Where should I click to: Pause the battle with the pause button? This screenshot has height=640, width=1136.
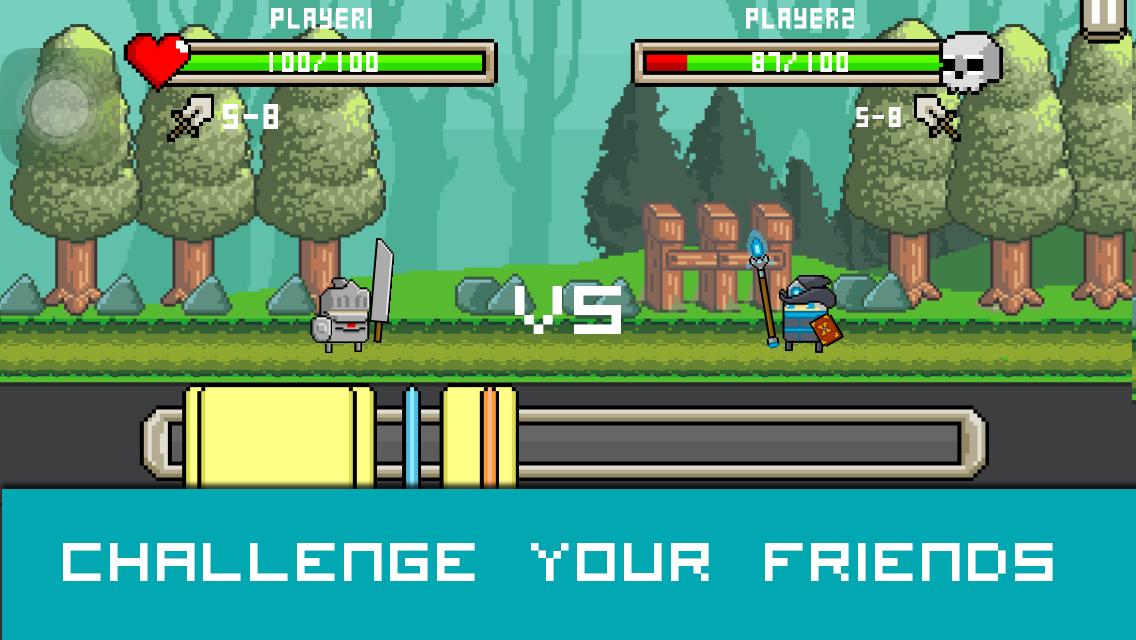coord(1107,15)
